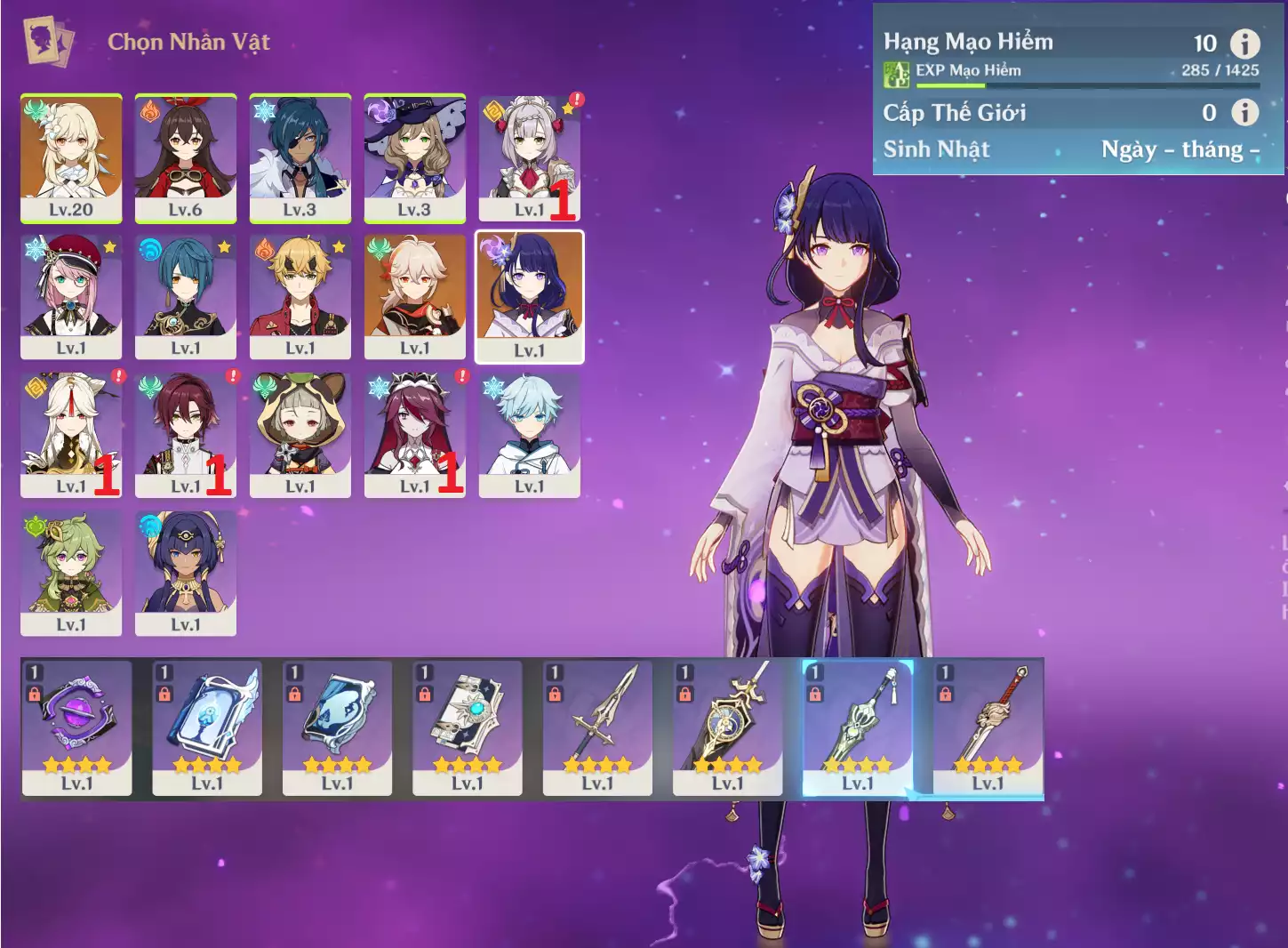Image resolution: width=1288 pixels, height=948 pixels.
Task: Select Ningguang's character portrait
Action: coord(71,434)
